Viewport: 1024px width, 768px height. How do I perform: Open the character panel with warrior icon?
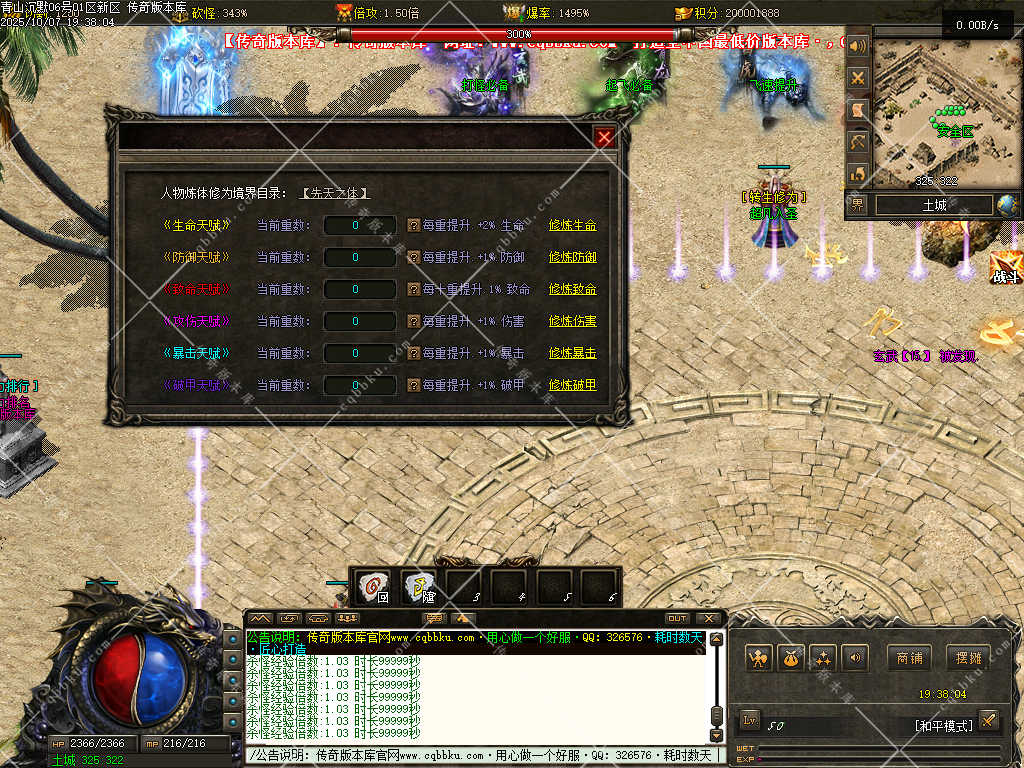759,658
